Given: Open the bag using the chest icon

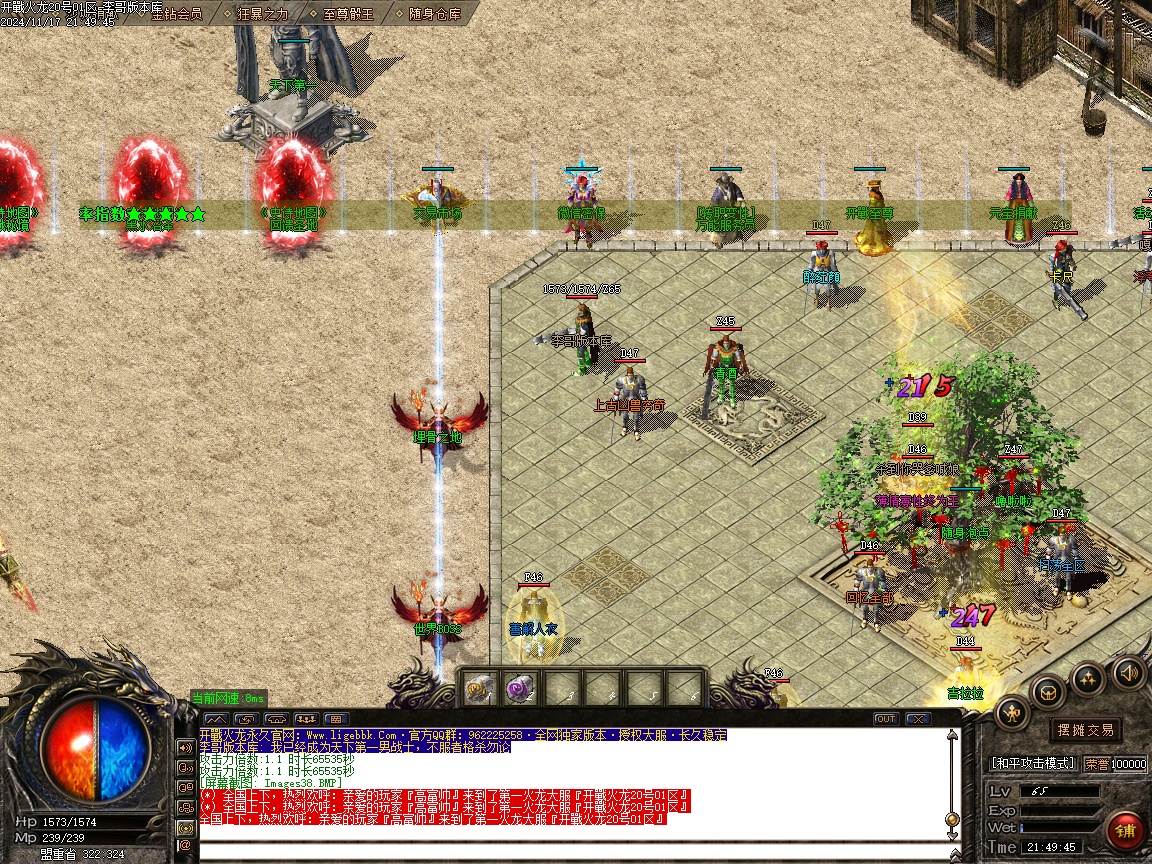Looking at the screenshot, I should pos(1048,691).
